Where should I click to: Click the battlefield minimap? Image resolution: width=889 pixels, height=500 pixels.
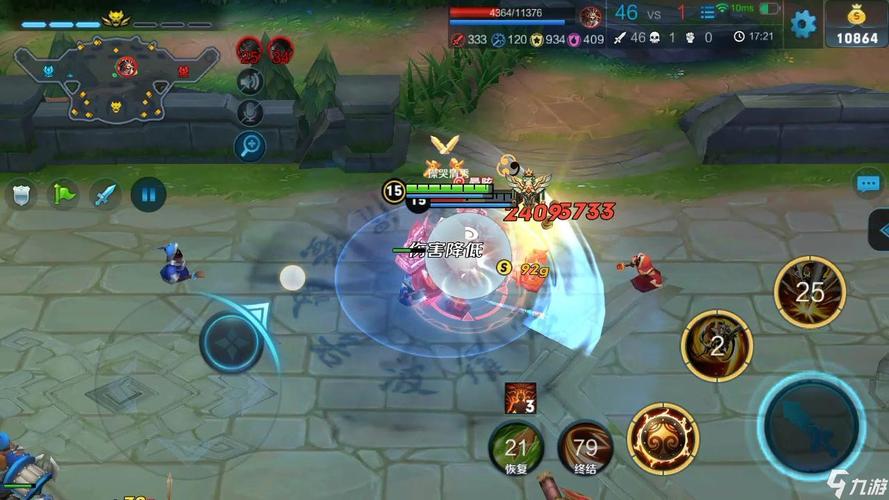[x=128, y=80]
